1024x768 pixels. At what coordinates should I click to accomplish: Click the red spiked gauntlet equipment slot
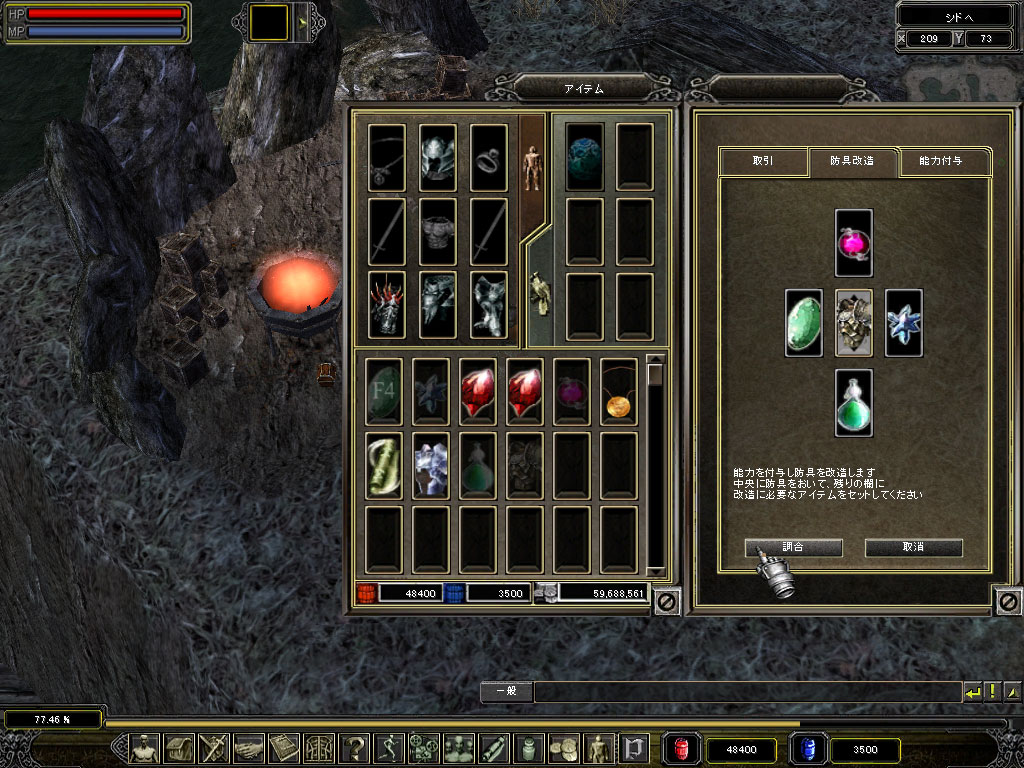pyautogui.click(x=386, y=305)
